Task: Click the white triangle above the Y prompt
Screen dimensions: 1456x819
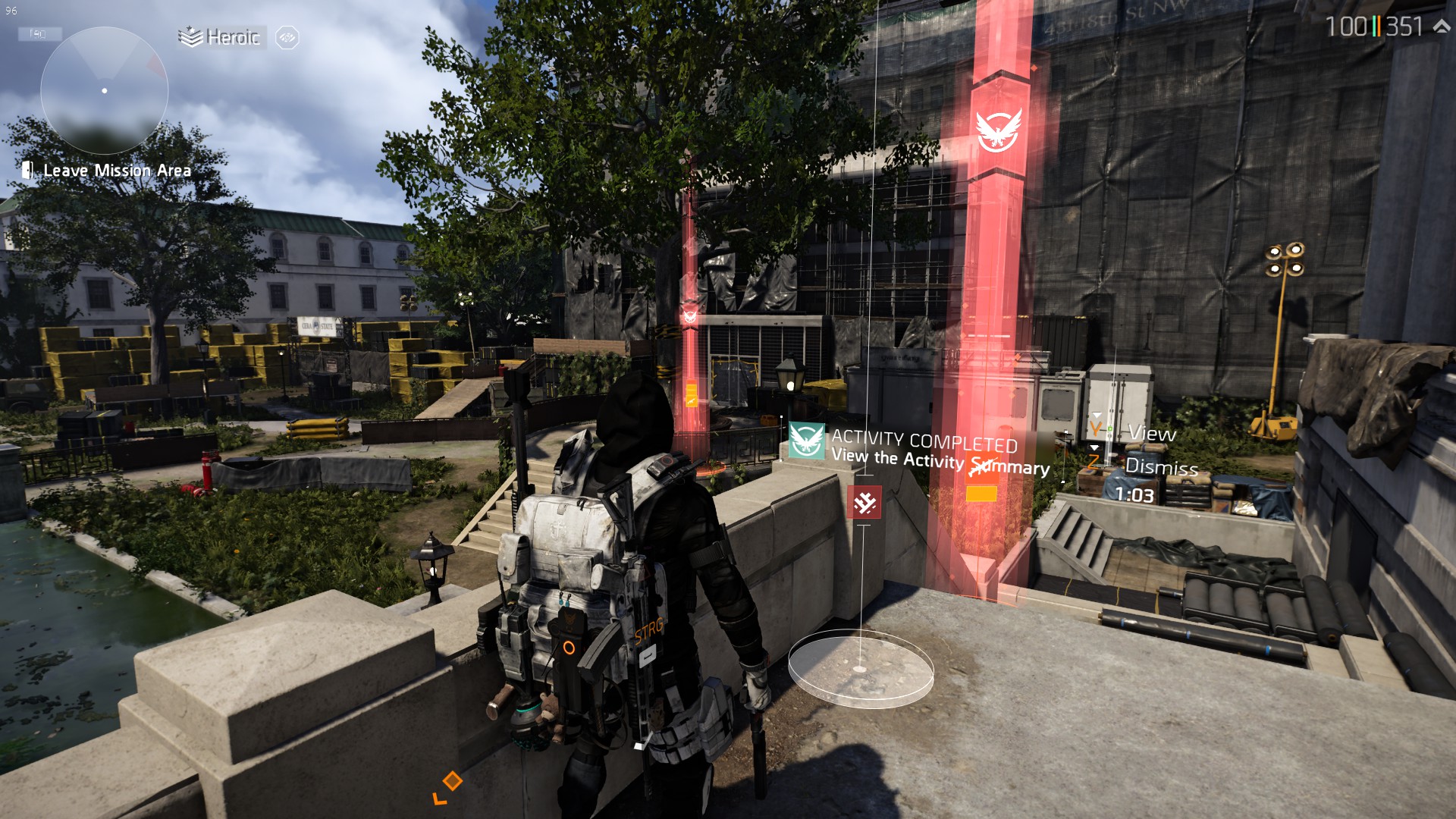Action: [1095, 413]
